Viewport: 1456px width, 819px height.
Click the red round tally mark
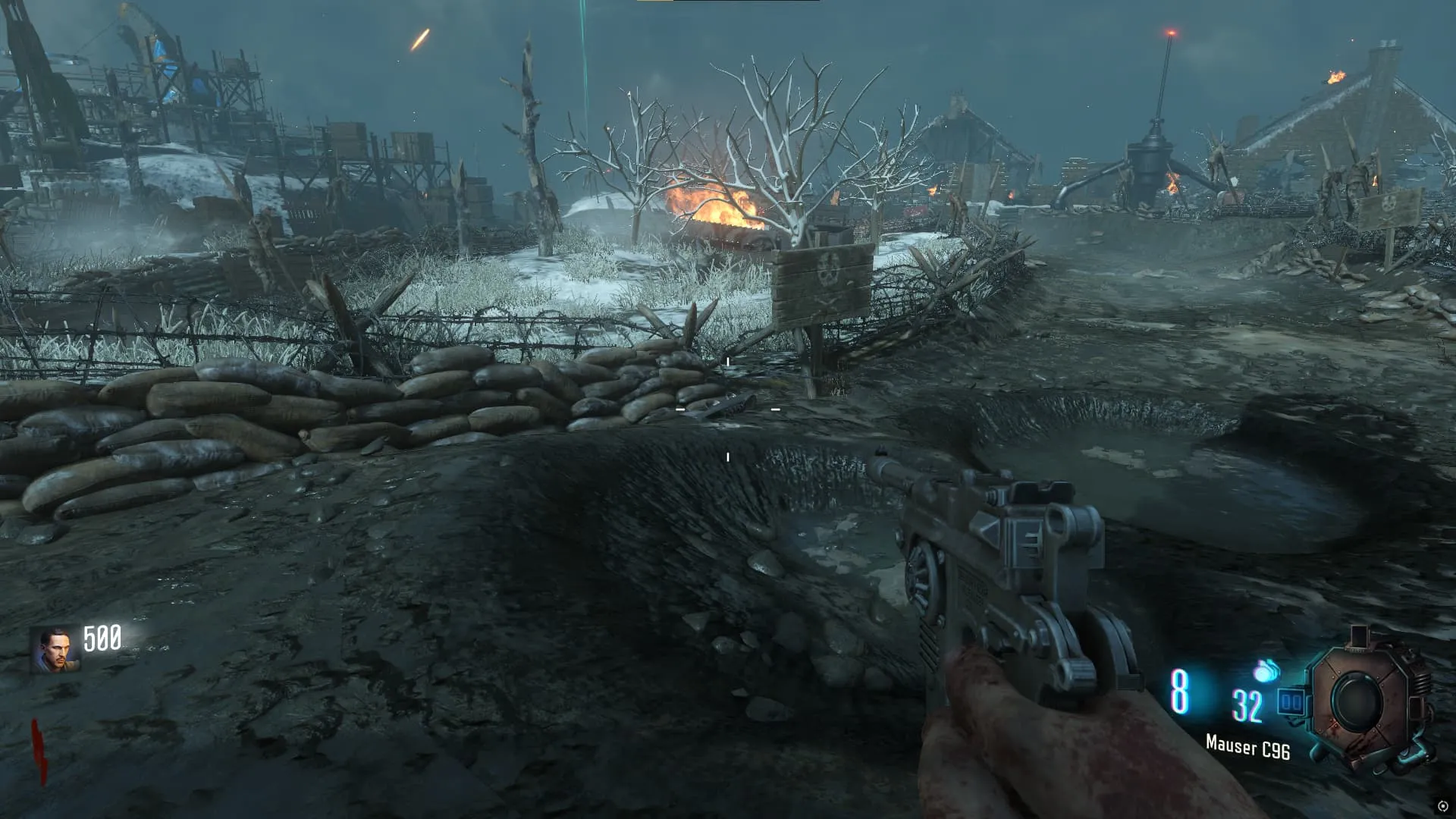point(39,750)
